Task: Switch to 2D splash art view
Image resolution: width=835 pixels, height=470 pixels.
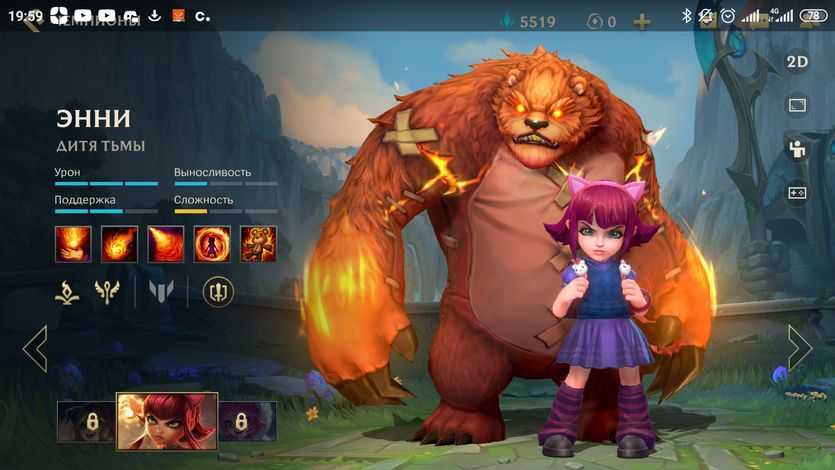Action: pyautogui.click(x=797, y=61)
